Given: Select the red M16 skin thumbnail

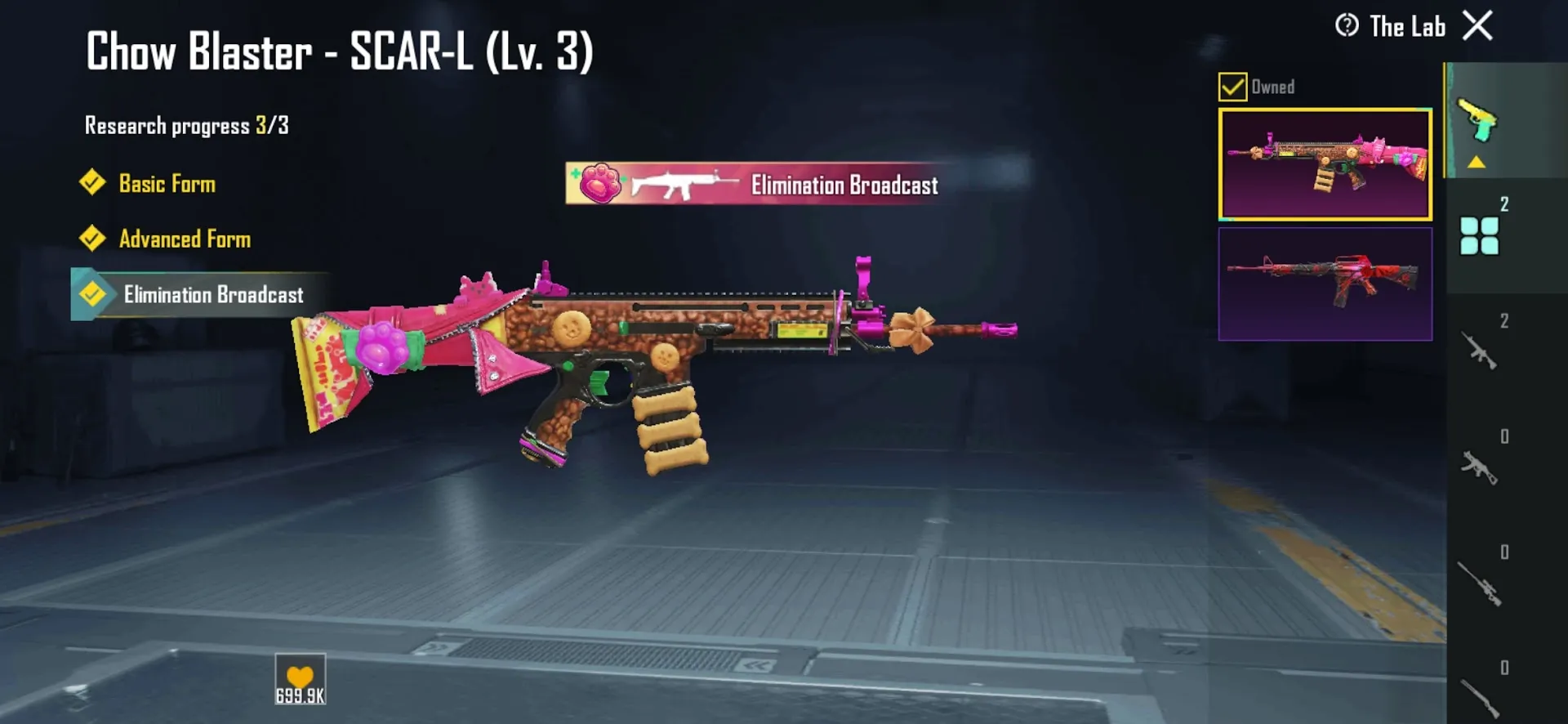Looking at the screenshot, I should point(1325,284).
